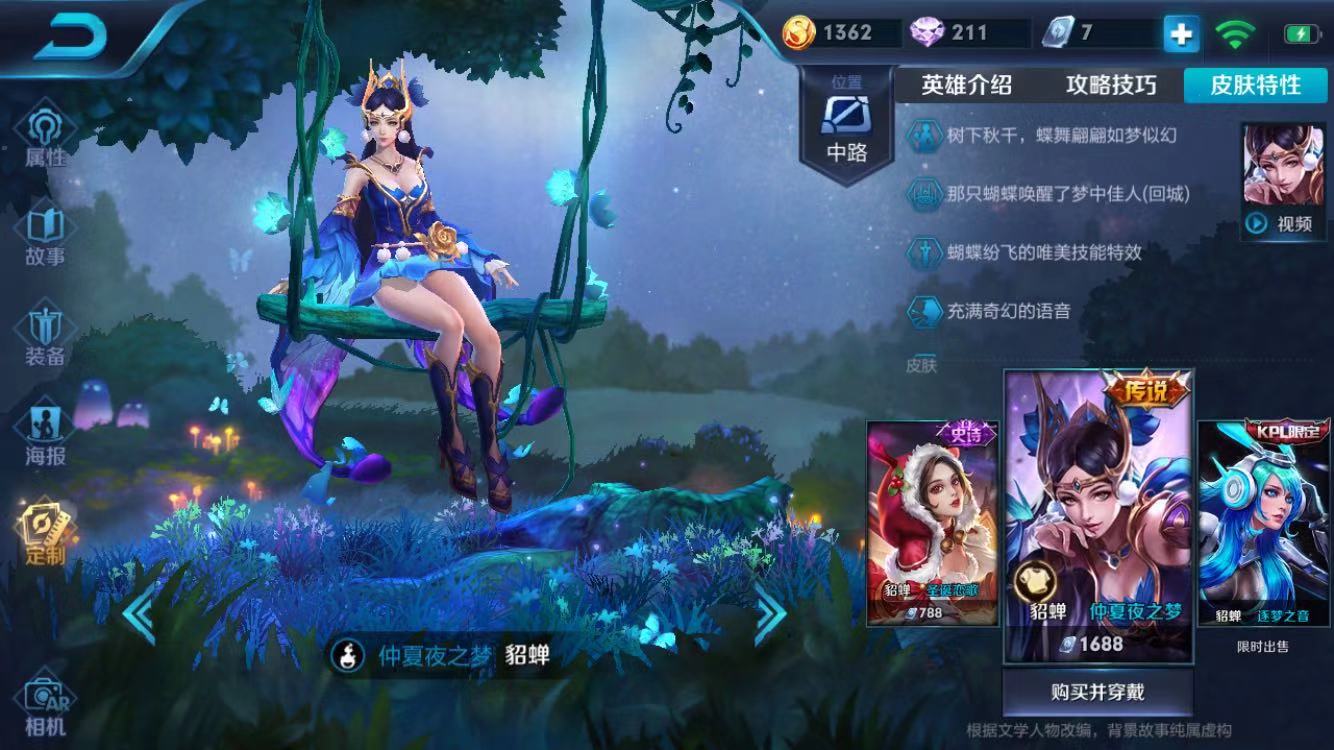Click the plus button to add resources
This screenshot has width=1334, height=750.
coord(1182,33)
